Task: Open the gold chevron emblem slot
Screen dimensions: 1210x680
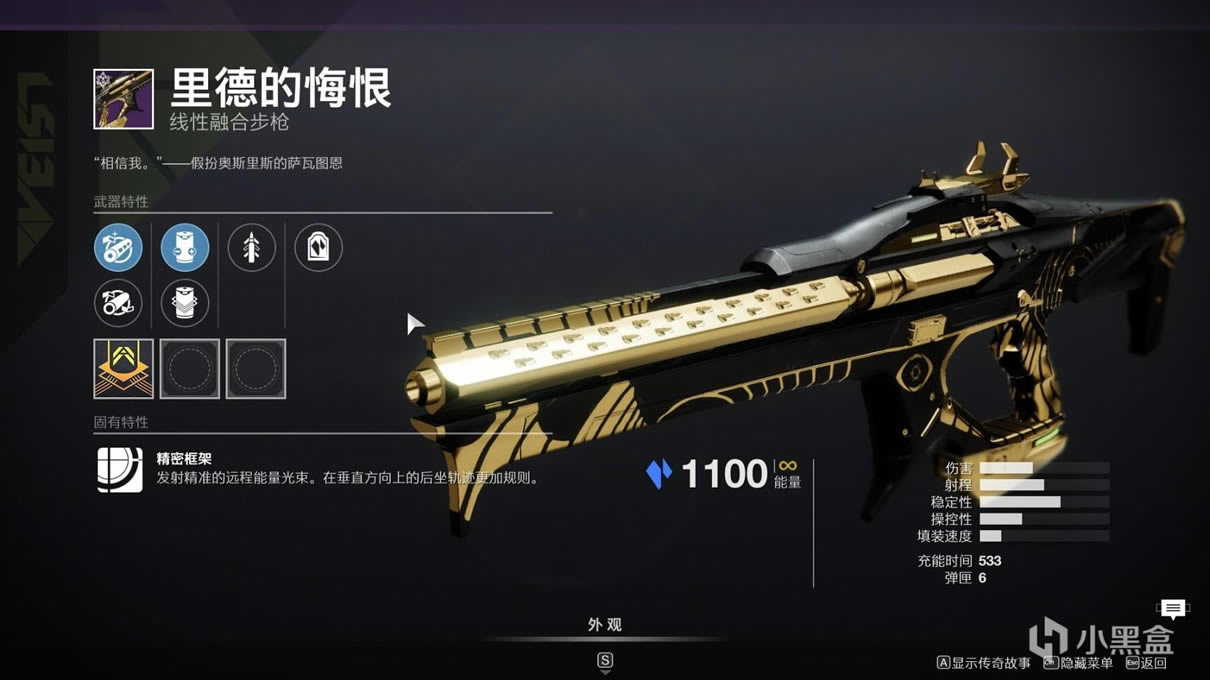Action: click(123, 369)
